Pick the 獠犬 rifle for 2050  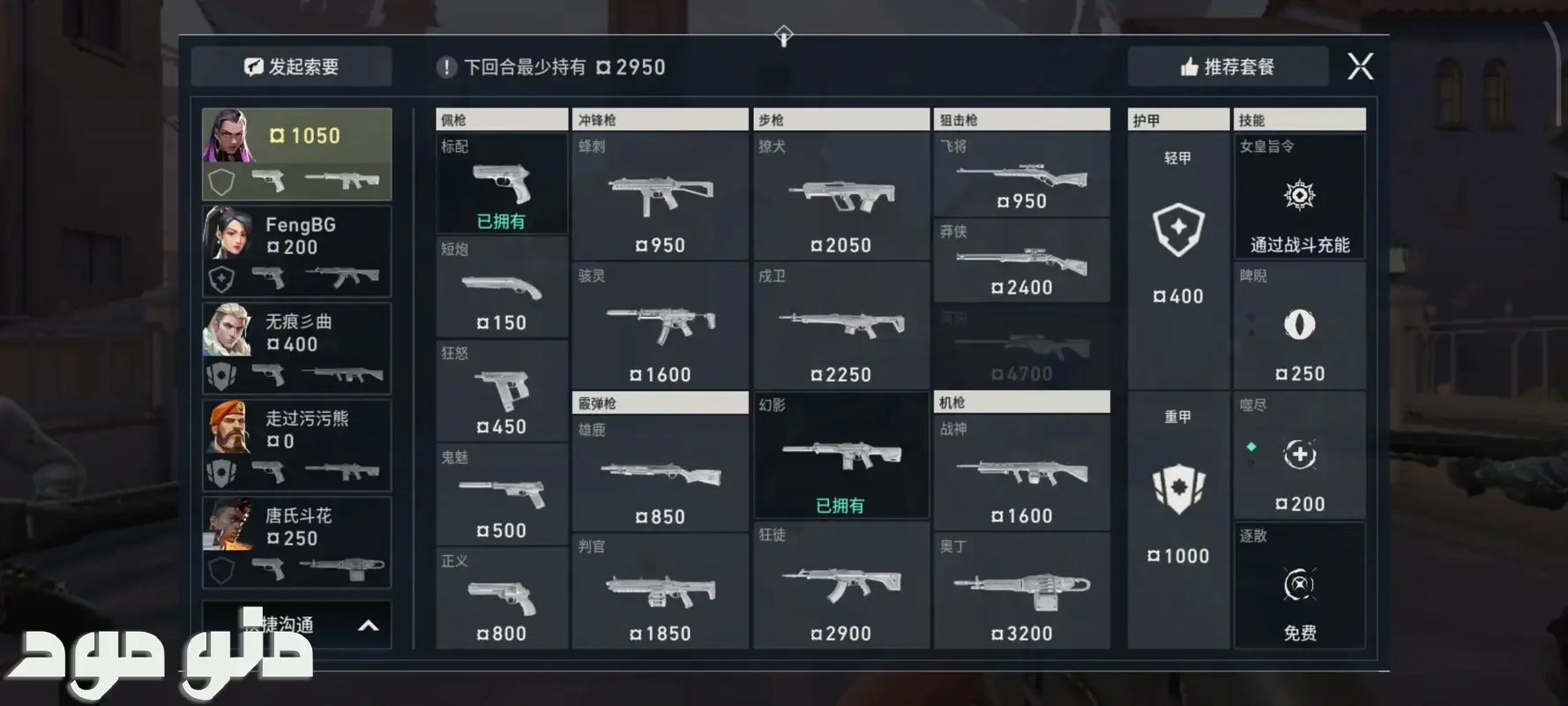[x=840, y=197]
